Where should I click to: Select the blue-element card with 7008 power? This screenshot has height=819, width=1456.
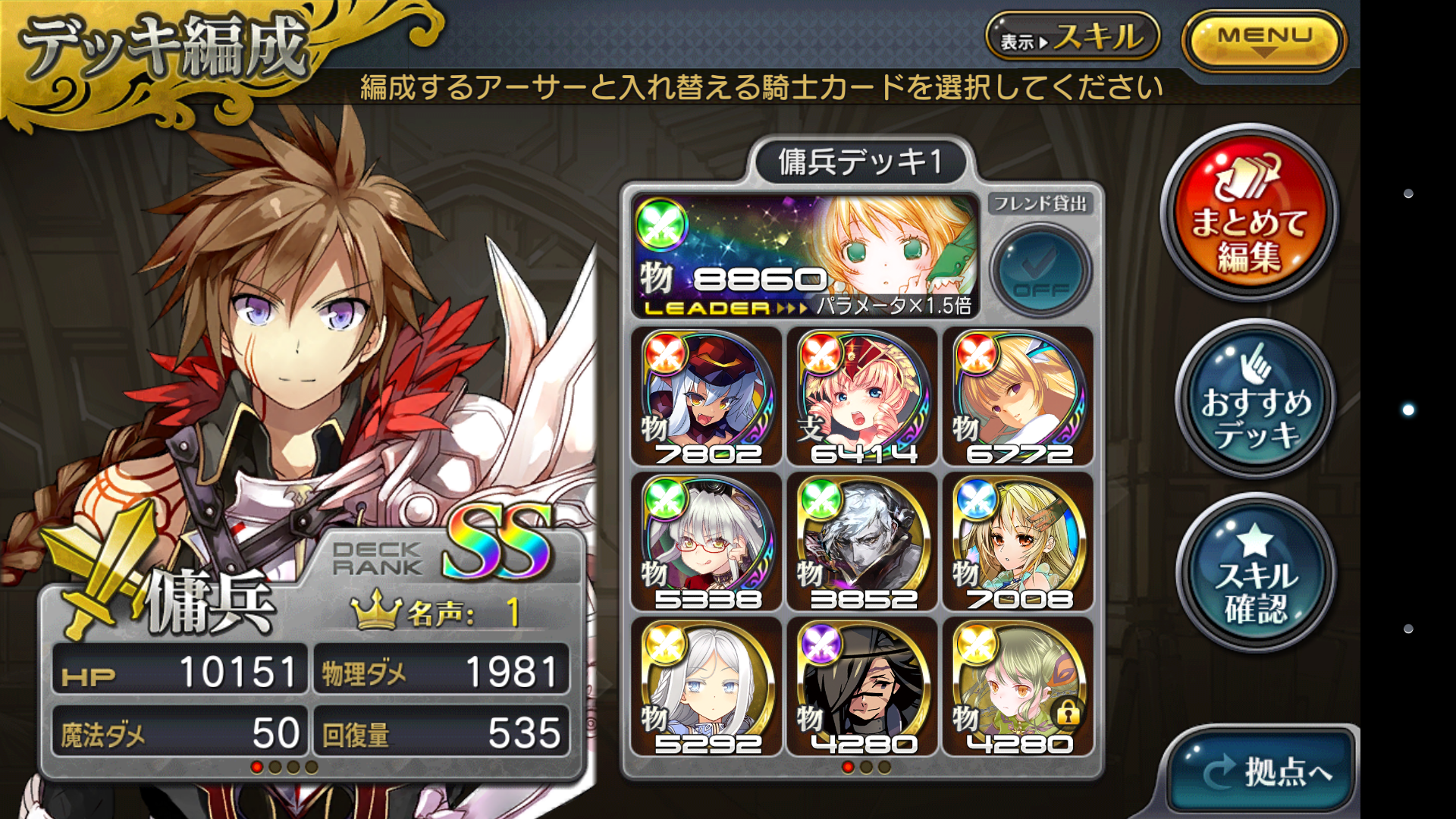tap(1018, 542)
